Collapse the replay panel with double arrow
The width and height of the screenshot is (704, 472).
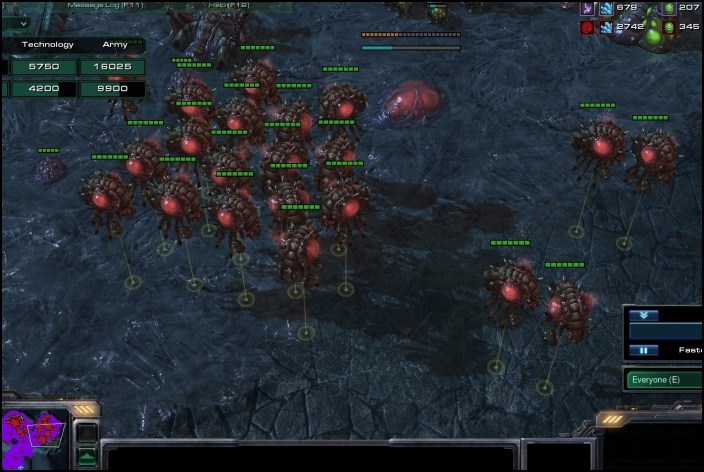click(644, 314)
